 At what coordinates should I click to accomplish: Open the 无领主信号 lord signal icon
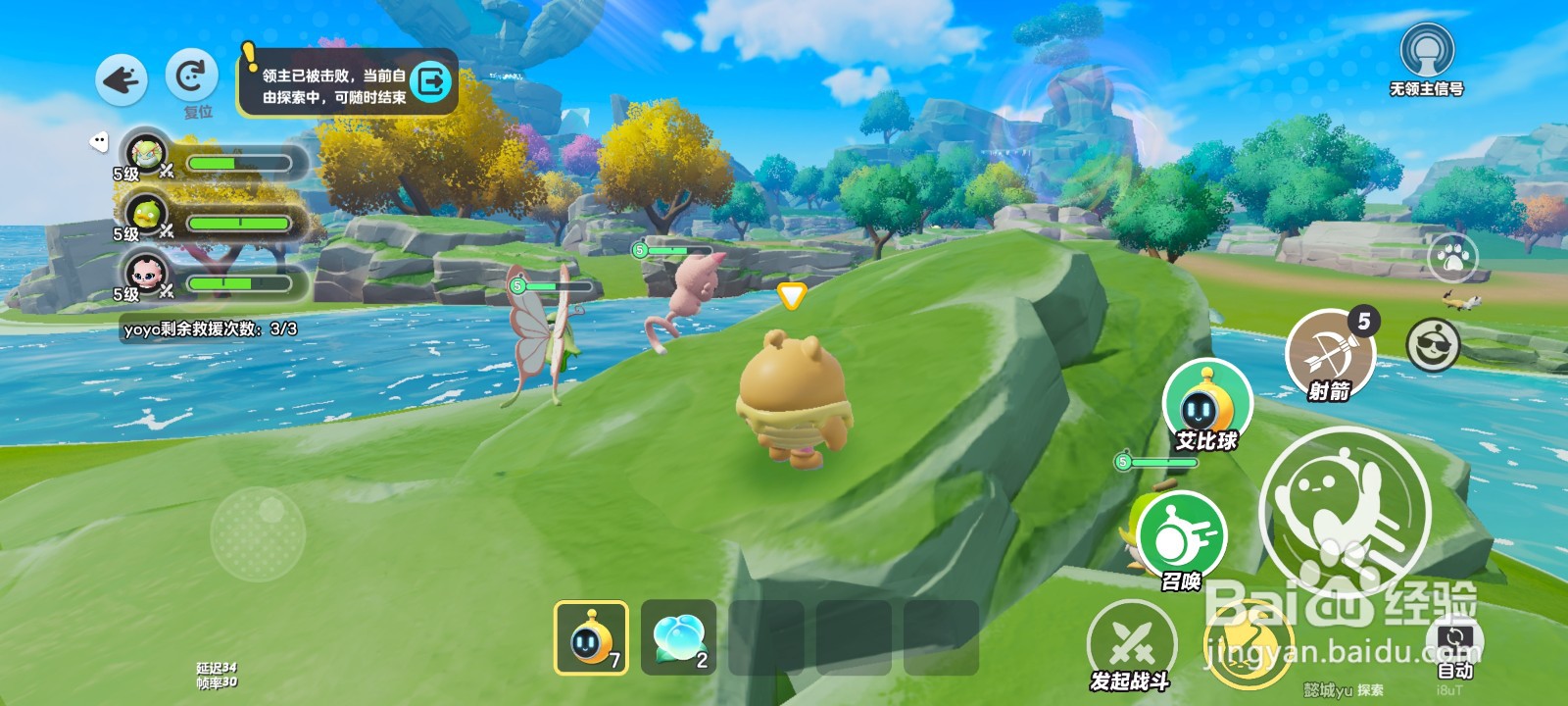(1426, 52)
